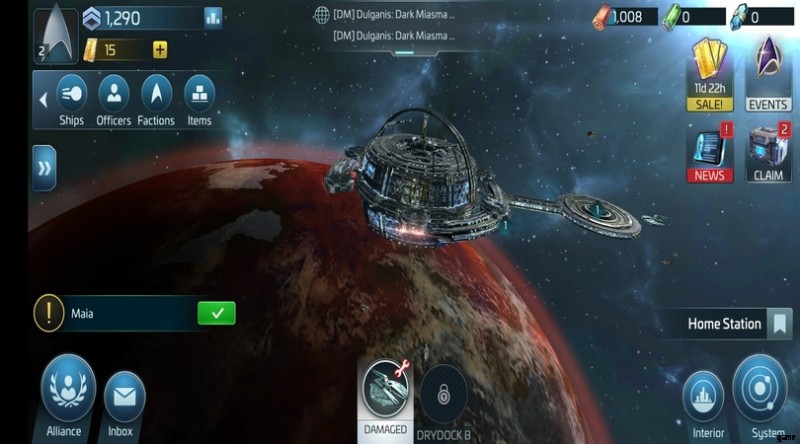Select the damaged ship dock

[x=385, y=394]
